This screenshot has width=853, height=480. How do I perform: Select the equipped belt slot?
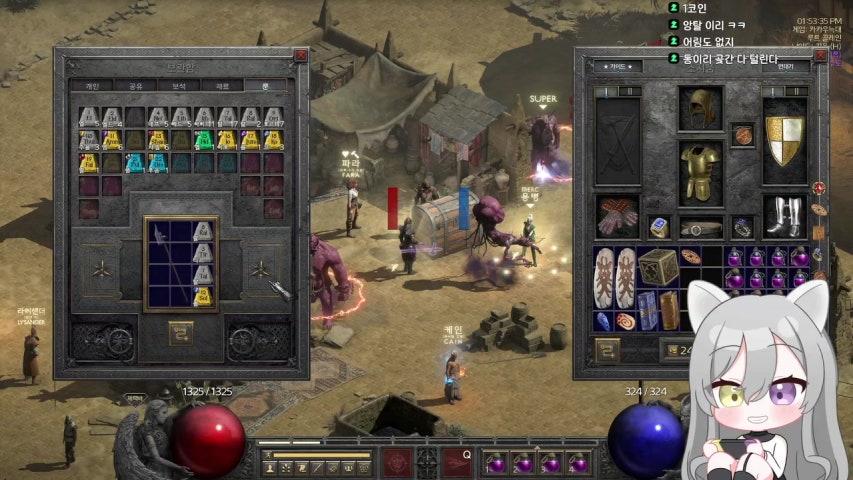pyautogui.click(x=701, y=227)
